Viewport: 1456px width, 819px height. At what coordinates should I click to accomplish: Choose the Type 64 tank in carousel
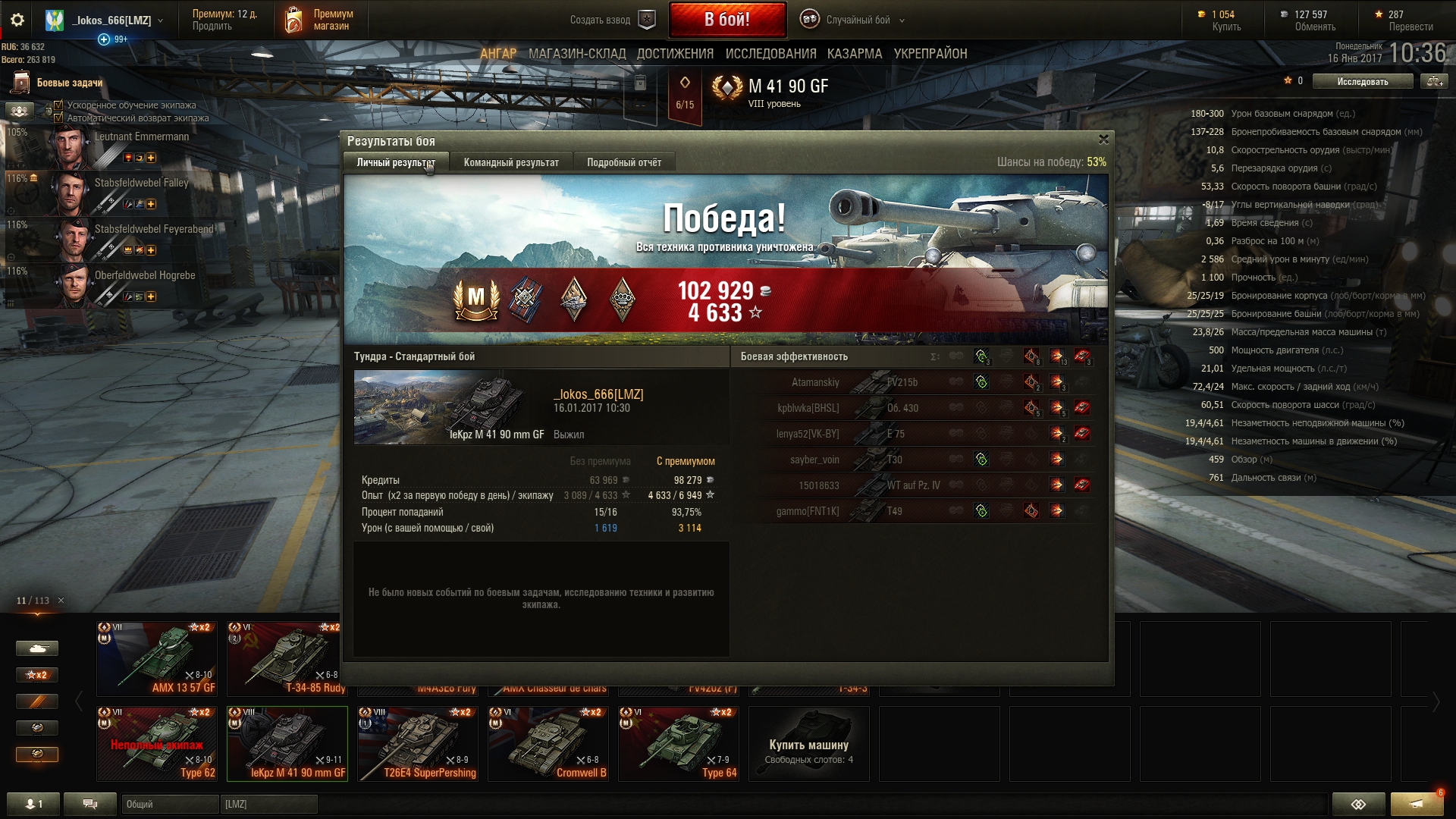coord(679,743)
